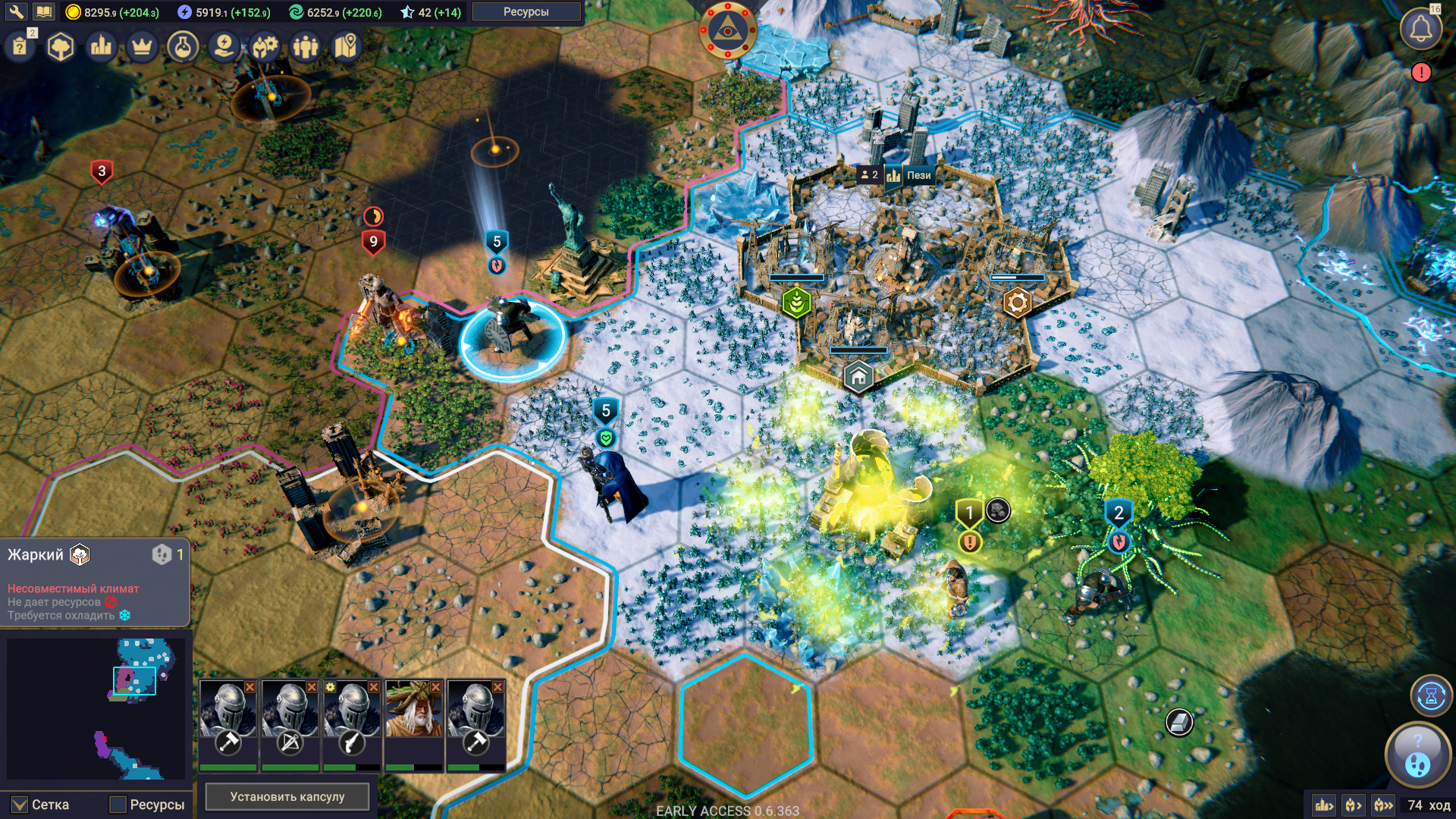1456x819 pixels.
Task: Open the map with pin icon
Action: coord(346,47)
